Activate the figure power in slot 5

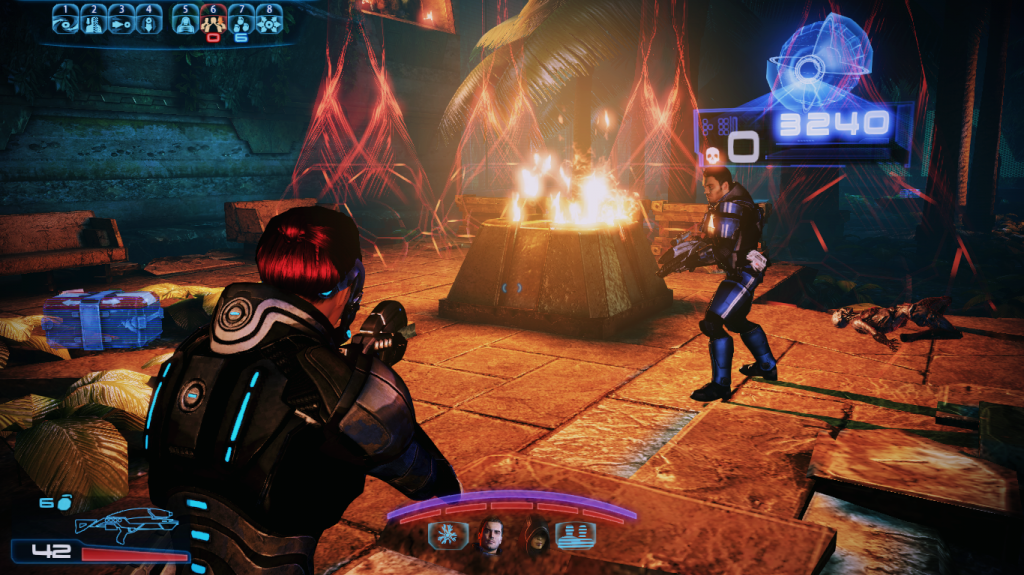pyautogui.click(x=186, y=21)
